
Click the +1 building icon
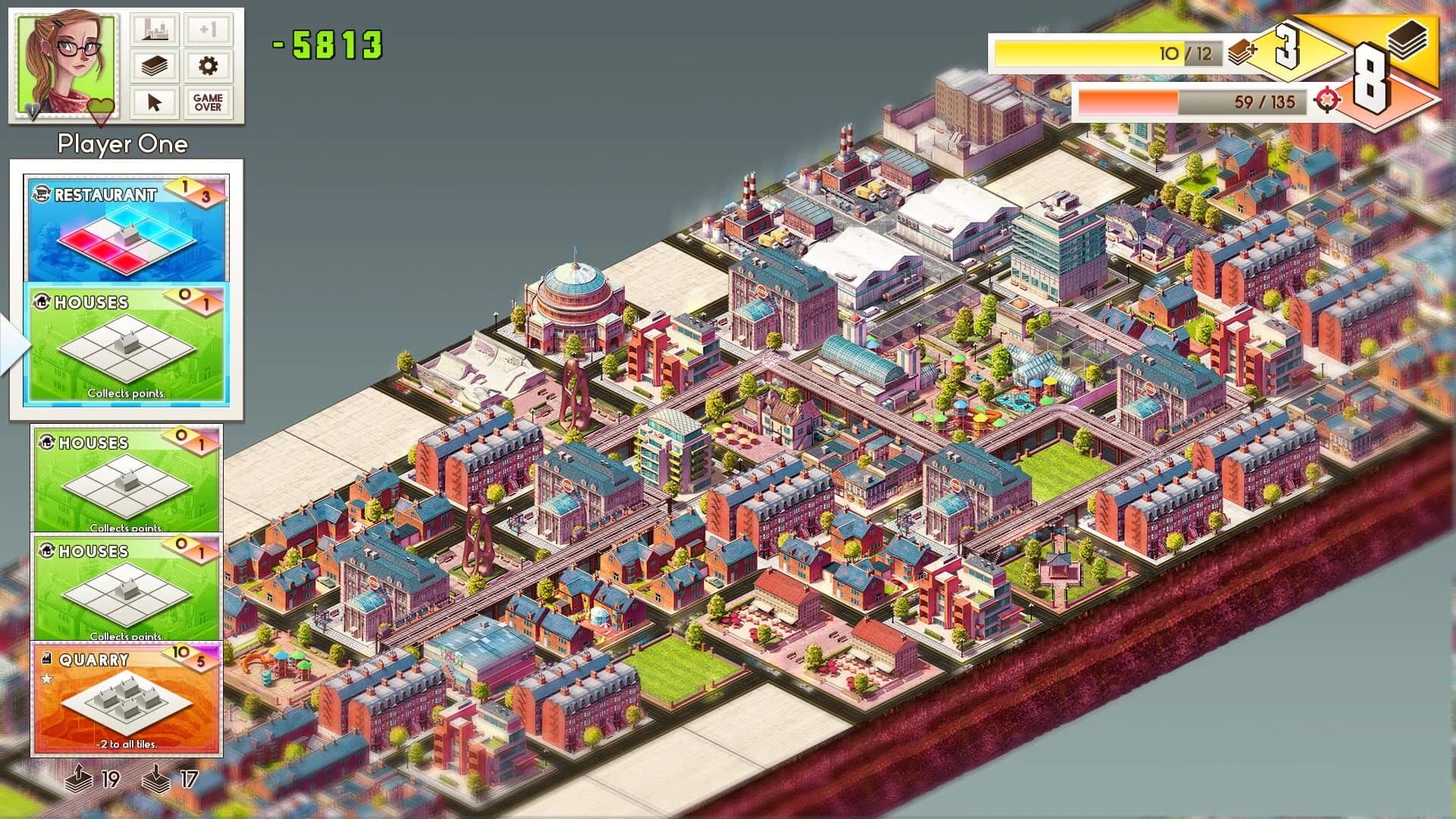click(209, 30)
